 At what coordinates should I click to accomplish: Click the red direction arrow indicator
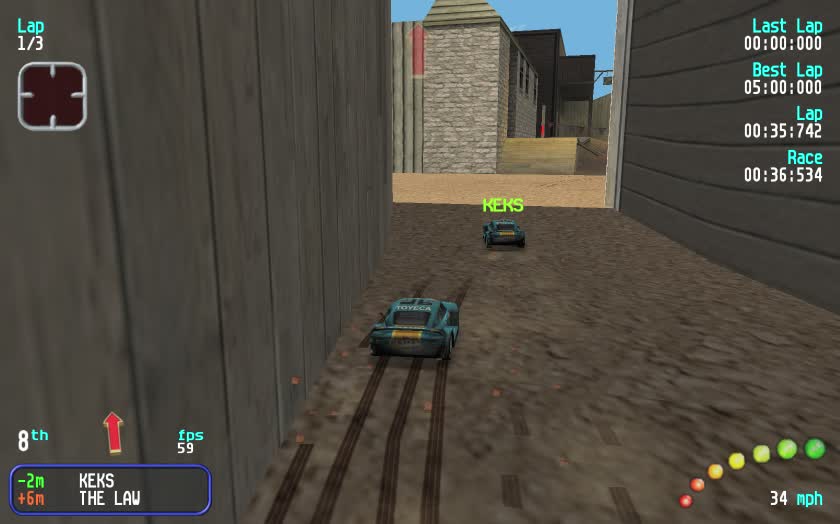[x=113, y=432]
